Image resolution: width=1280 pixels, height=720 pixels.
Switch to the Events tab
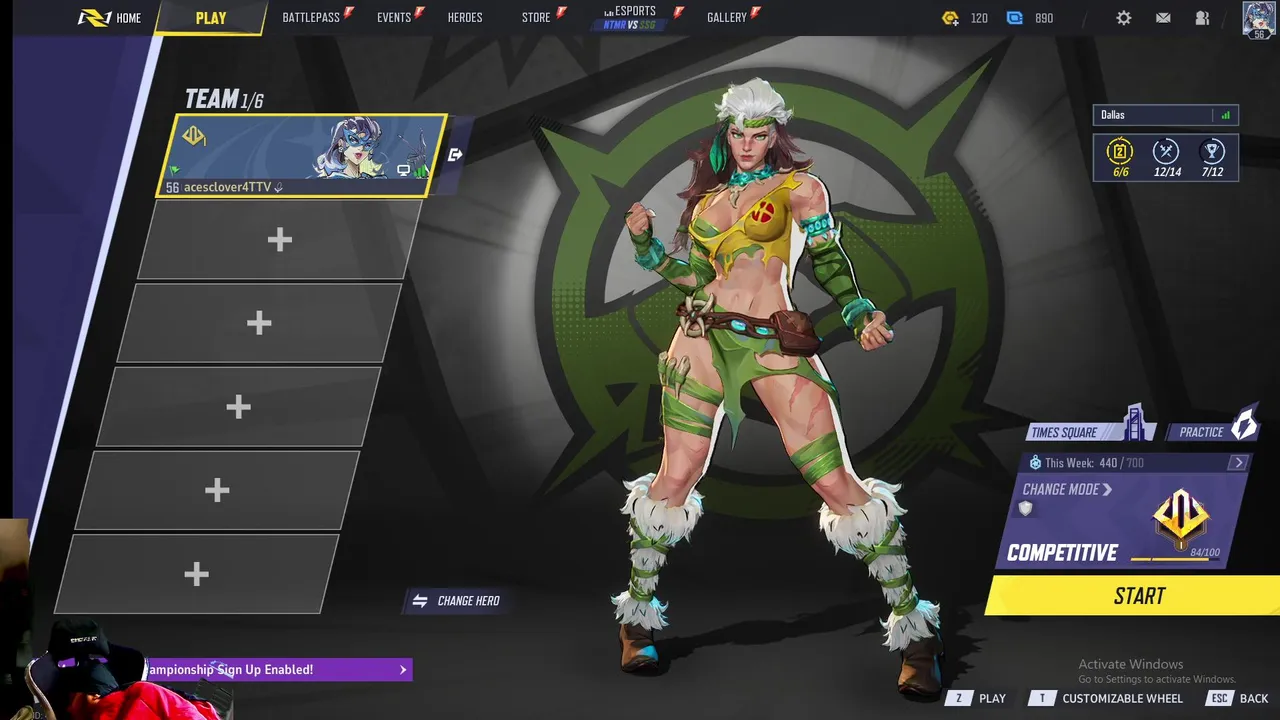[x=395, y=18]
